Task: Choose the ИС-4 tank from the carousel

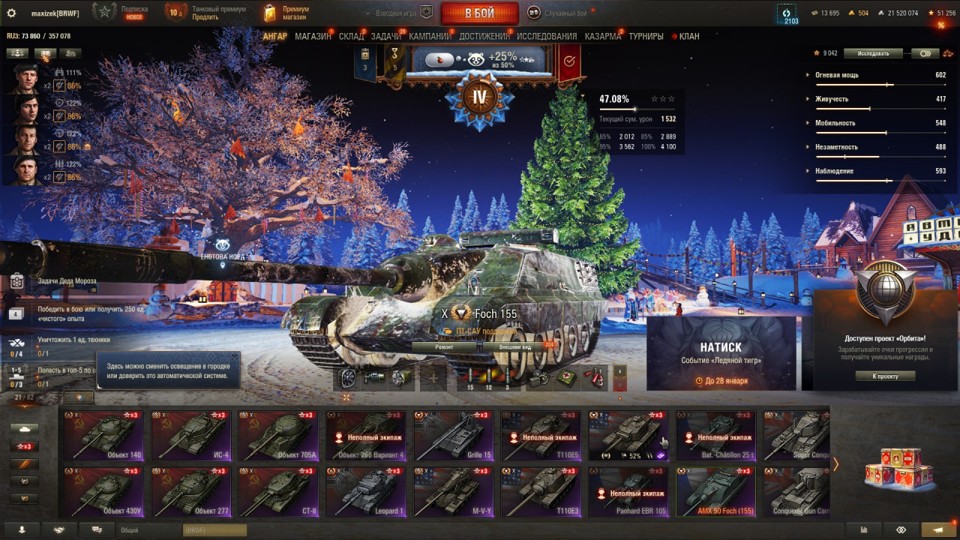Action: pos(190,434)
